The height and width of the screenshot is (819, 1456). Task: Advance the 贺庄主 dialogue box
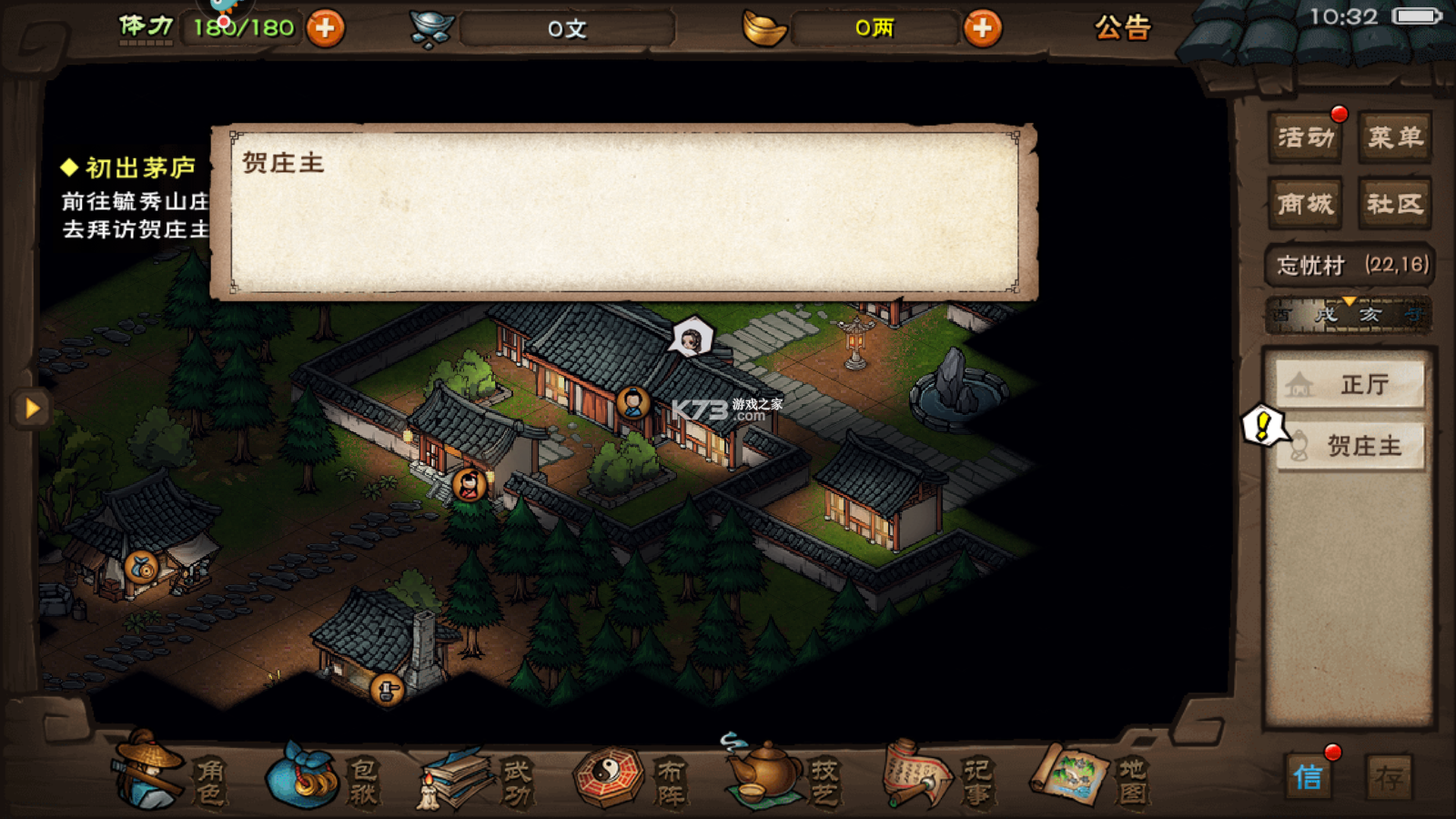[x=624, y=212]
